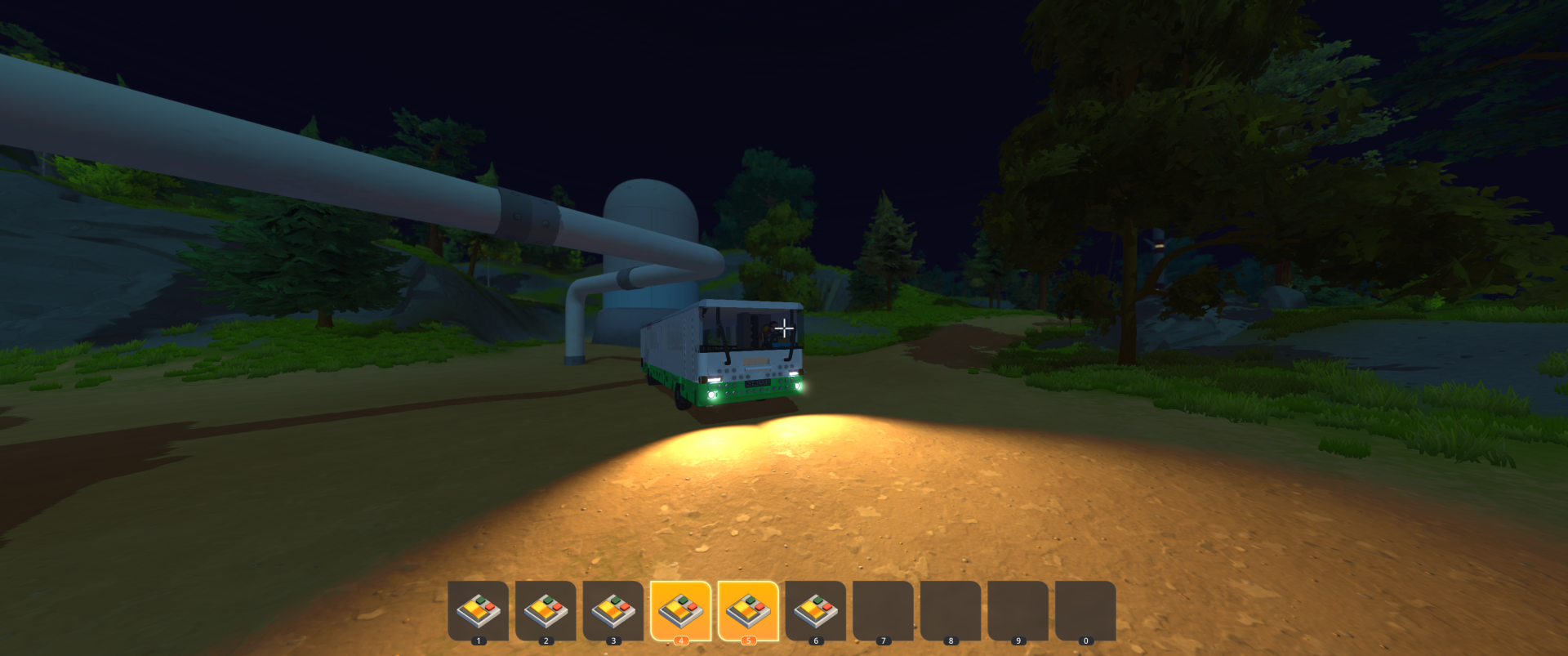Select hotbar slot 1 switch item

tap(479, 610)
